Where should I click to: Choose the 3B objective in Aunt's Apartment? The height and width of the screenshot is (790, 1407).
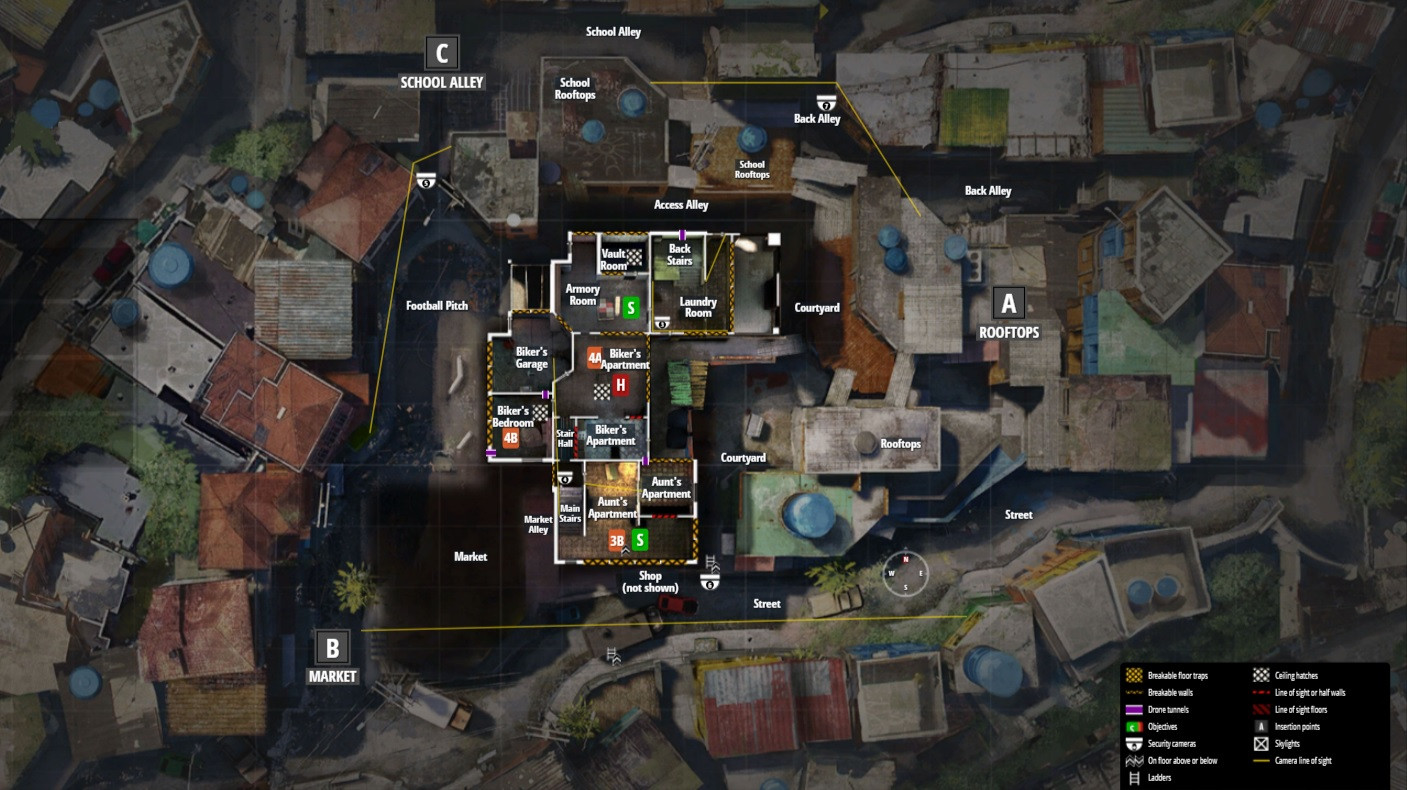pyautogui.click(x=616, y=541)
